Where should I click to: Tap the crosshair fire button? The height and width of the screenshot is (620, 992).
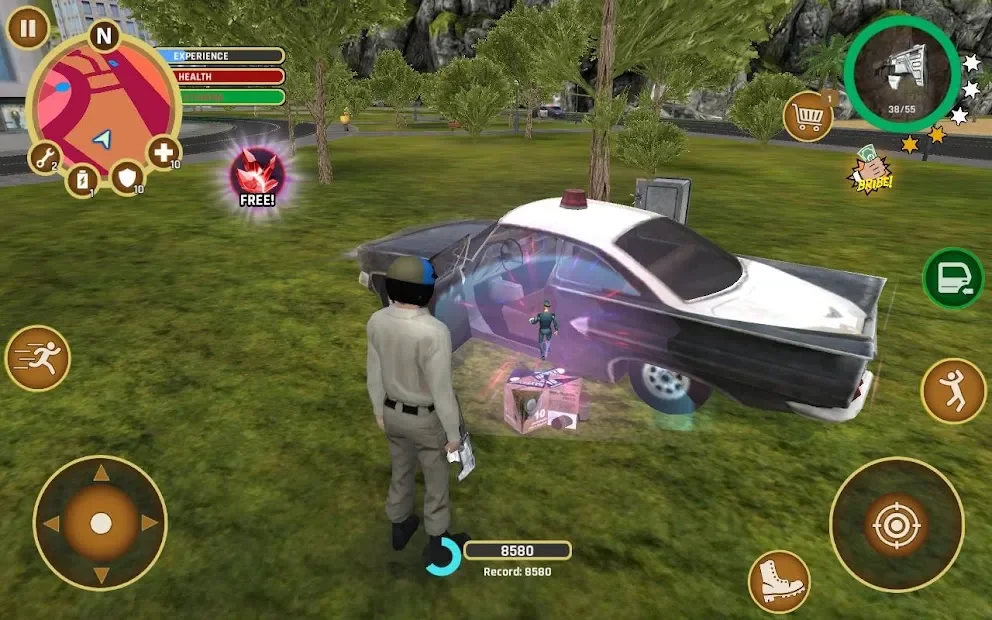(896, 524)
